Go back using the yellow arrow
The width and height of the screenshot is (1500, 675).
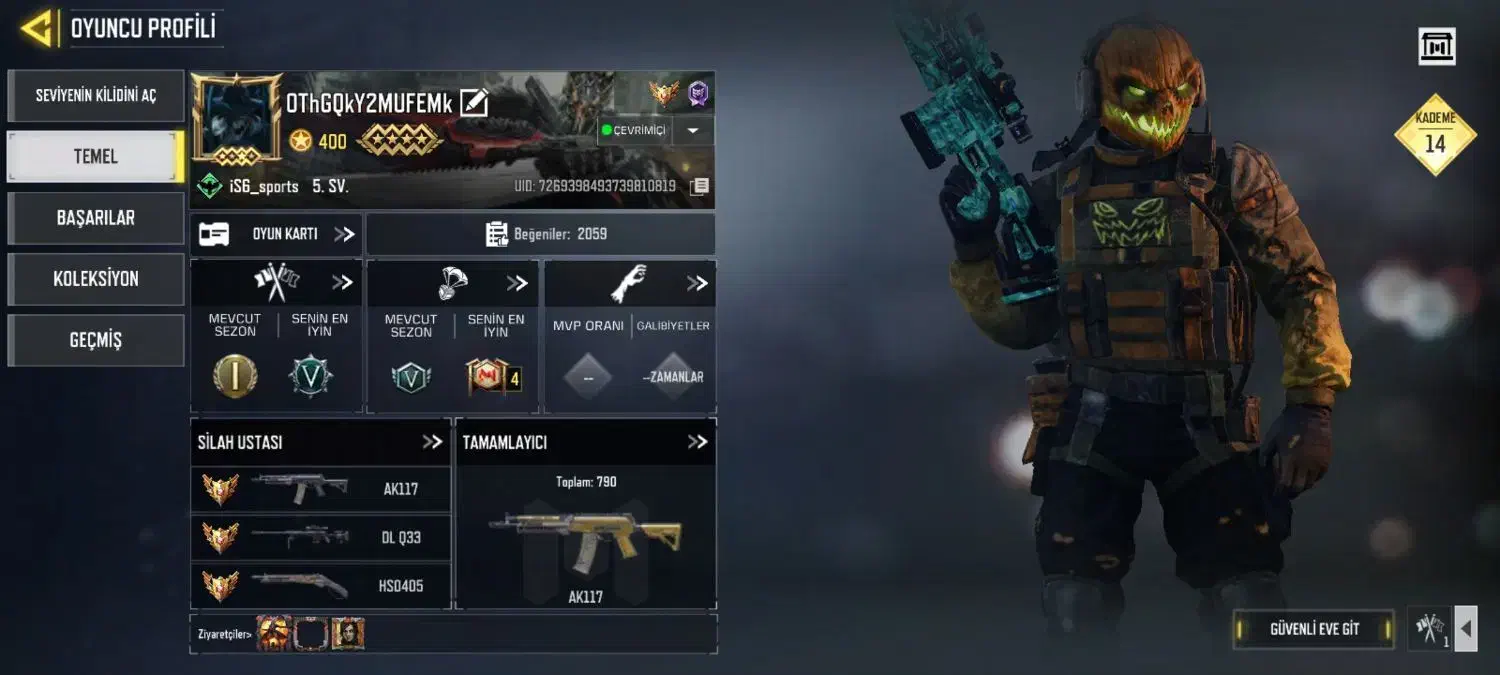36,28
